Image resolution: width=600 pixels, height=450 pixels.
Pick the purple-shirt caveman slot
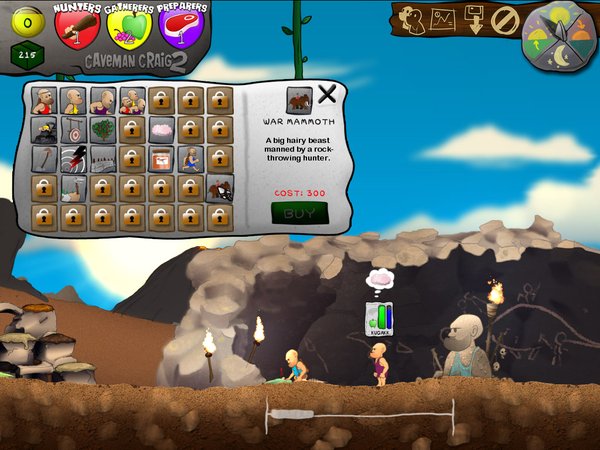point(102,99)
